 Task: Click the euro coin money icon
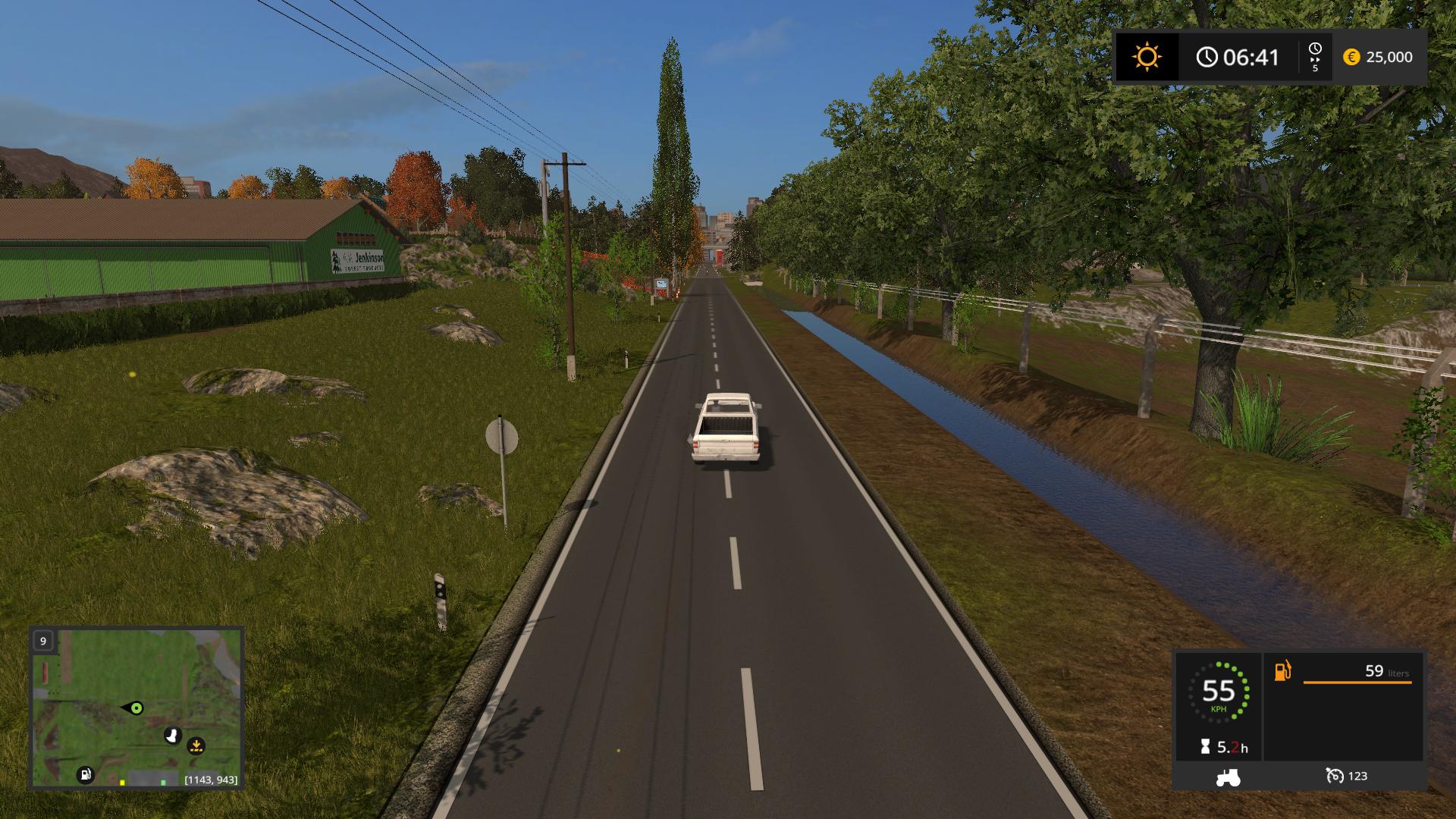[1351, 57]
